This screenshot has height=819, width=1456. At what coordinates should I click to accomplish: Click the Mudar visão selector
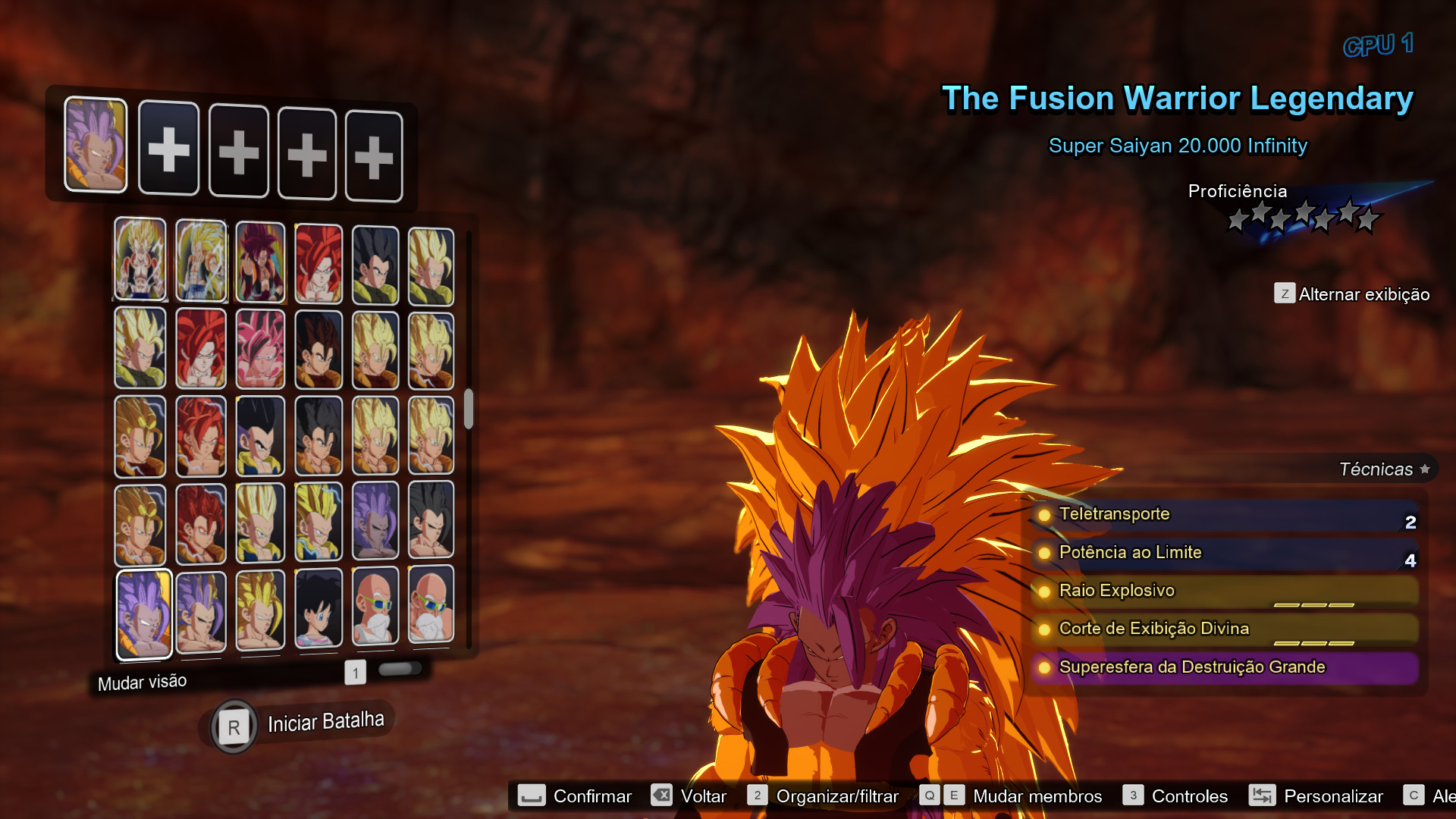[142, 681]
